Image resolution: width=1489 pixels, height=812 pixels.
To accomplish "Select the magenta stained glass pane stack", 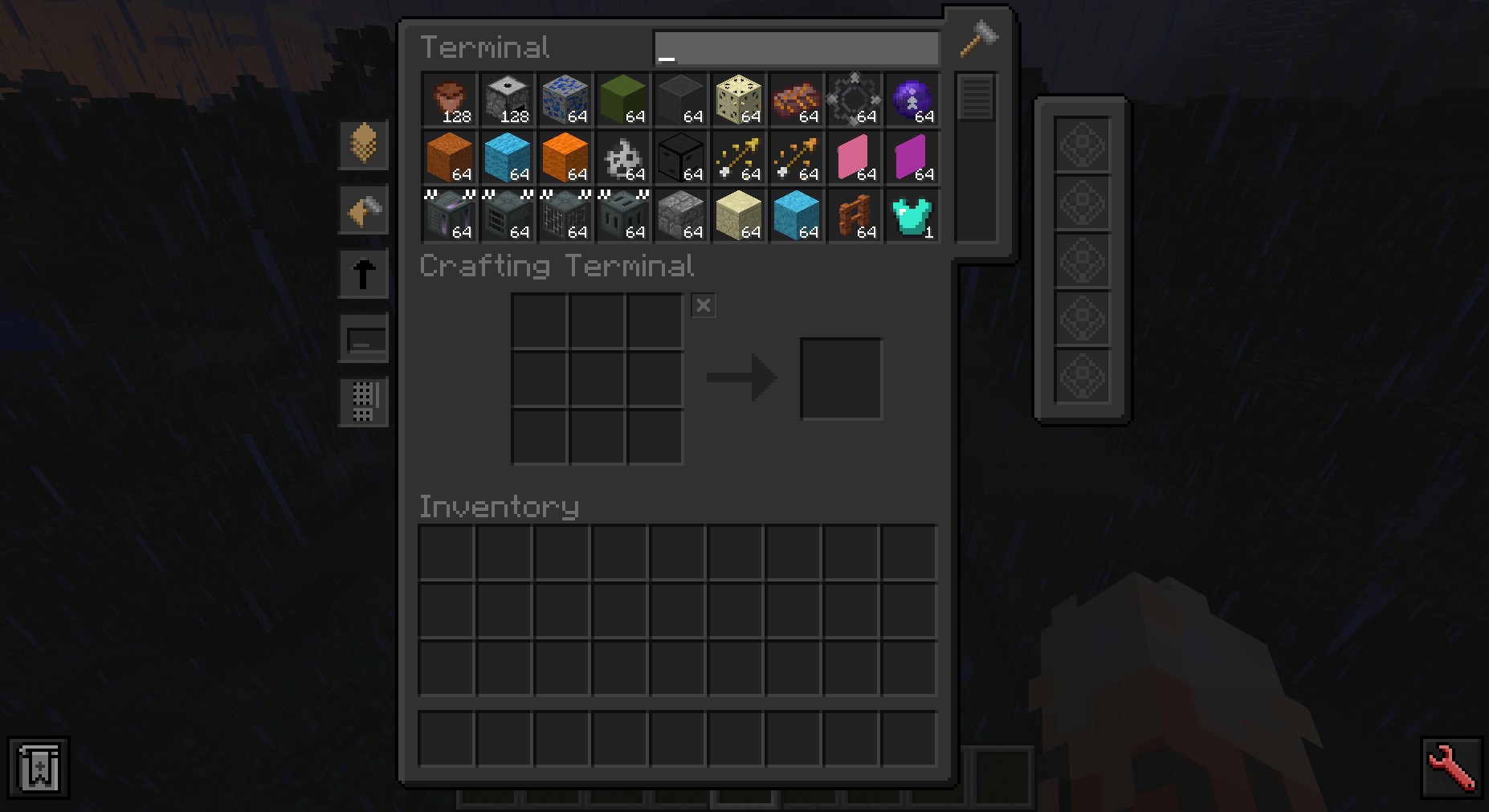I will [x=912, y=157].
